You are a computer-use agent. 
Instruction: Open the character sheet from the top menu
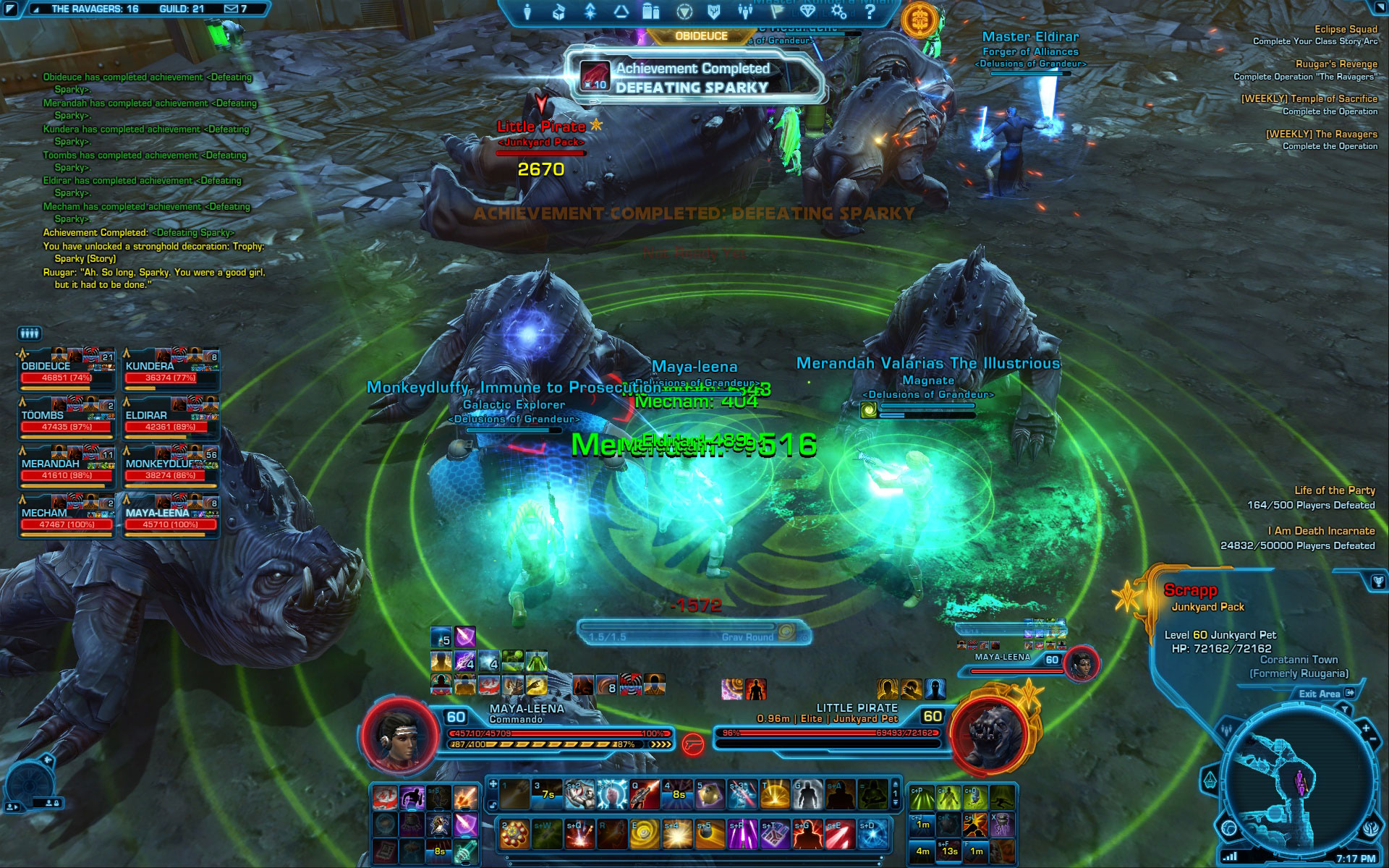pos(527,12)
